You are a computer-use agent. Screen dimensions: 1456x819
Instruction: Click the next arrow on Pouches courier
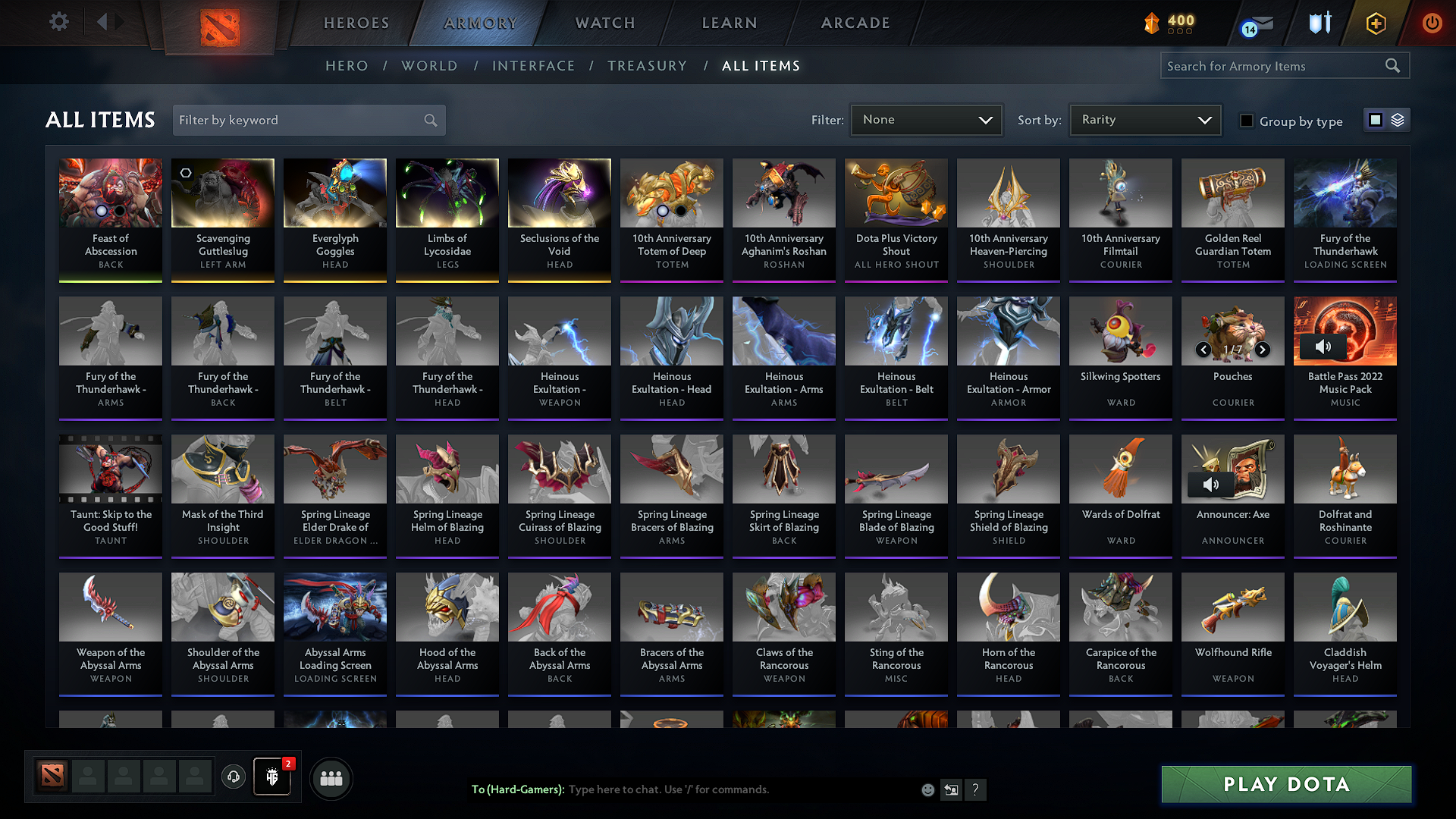(x=1263, y=350)
